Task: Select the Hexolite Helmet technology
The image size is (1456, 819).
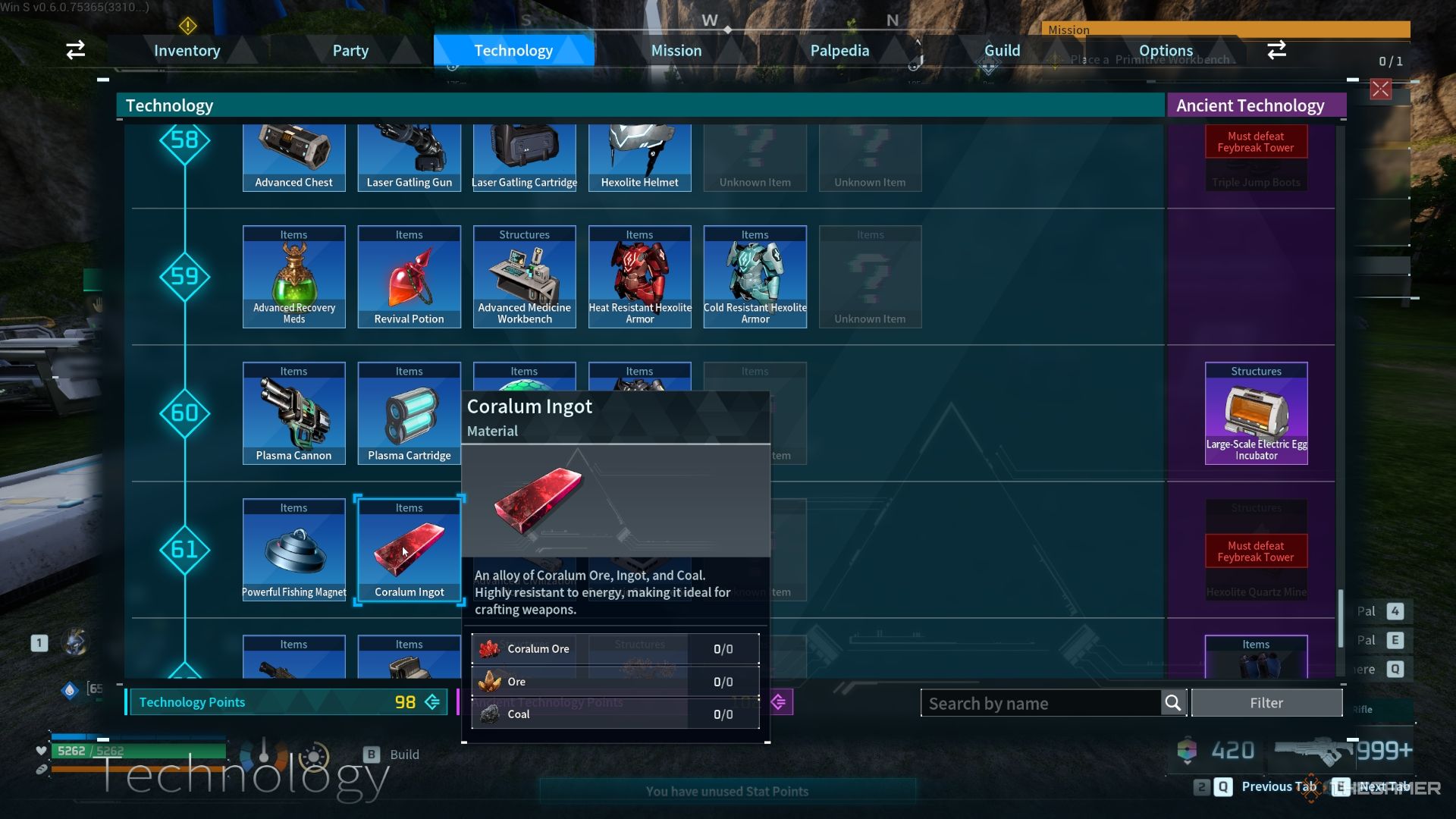Action: 640,158
